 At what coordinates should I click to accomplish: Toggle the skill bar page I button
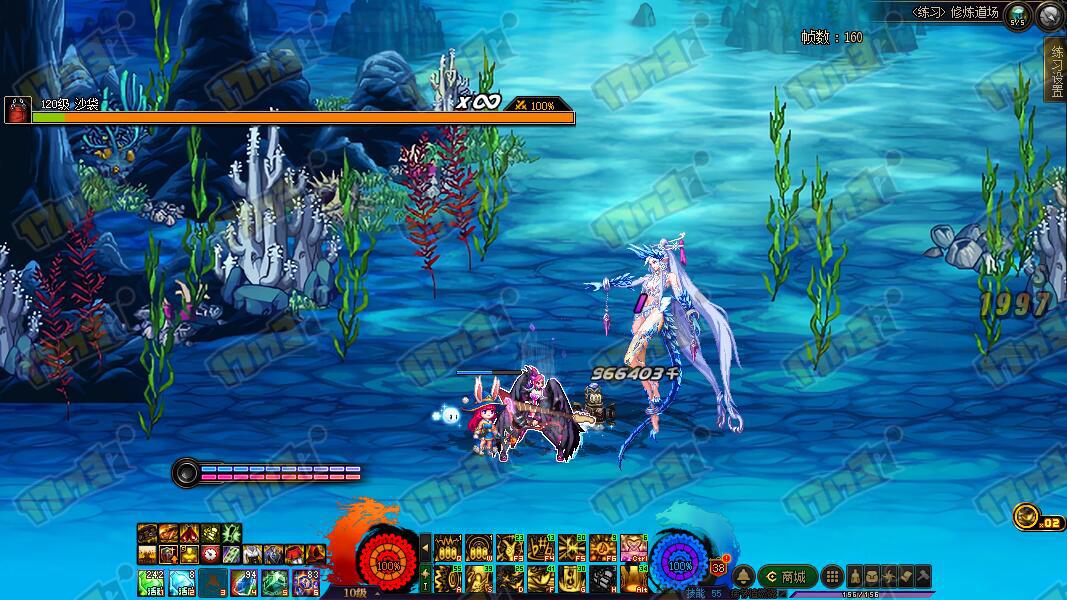pos(425,578)
